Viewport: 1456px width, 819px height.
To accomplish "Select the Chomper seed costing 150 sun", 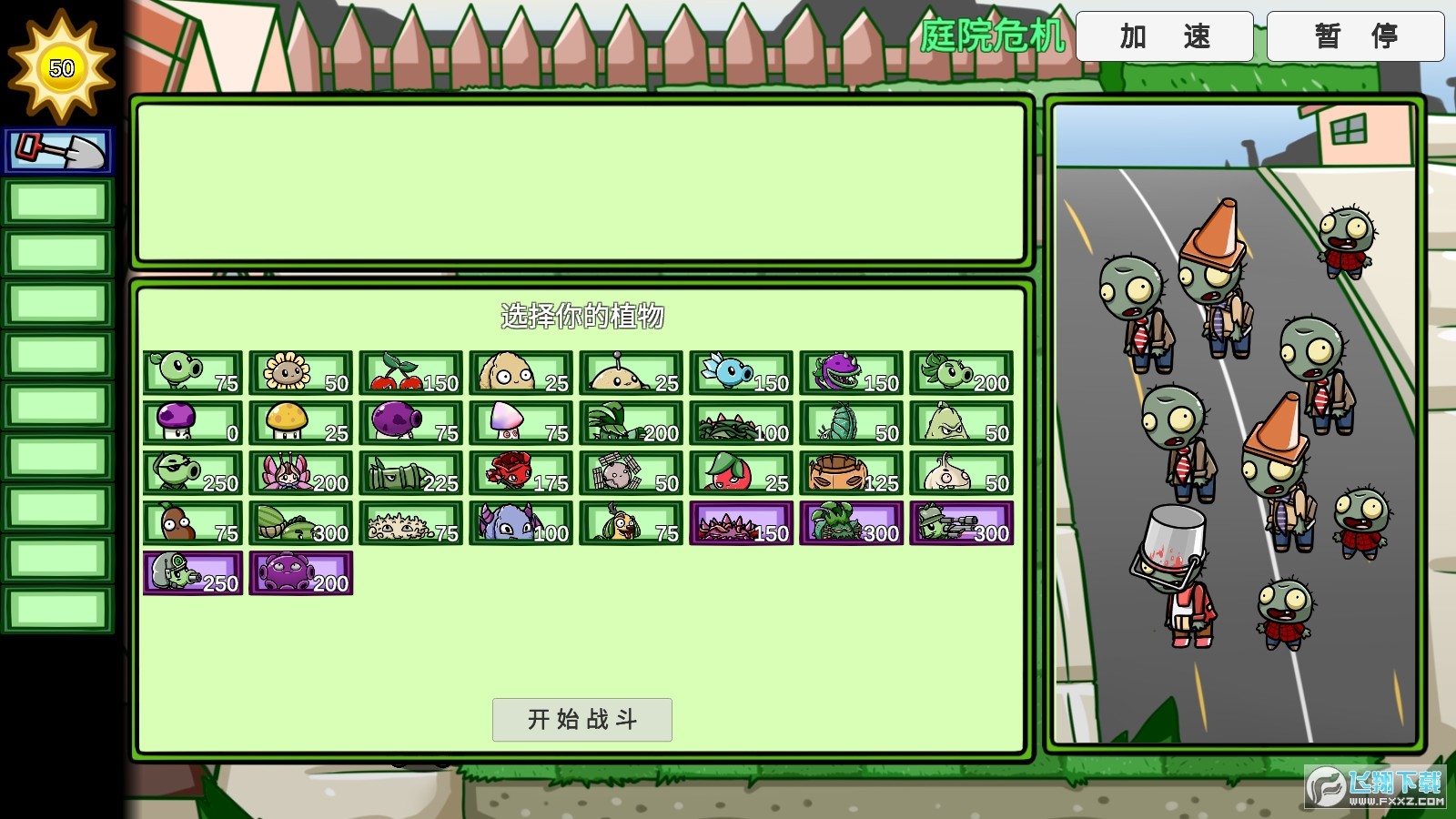I will [851, 373].
